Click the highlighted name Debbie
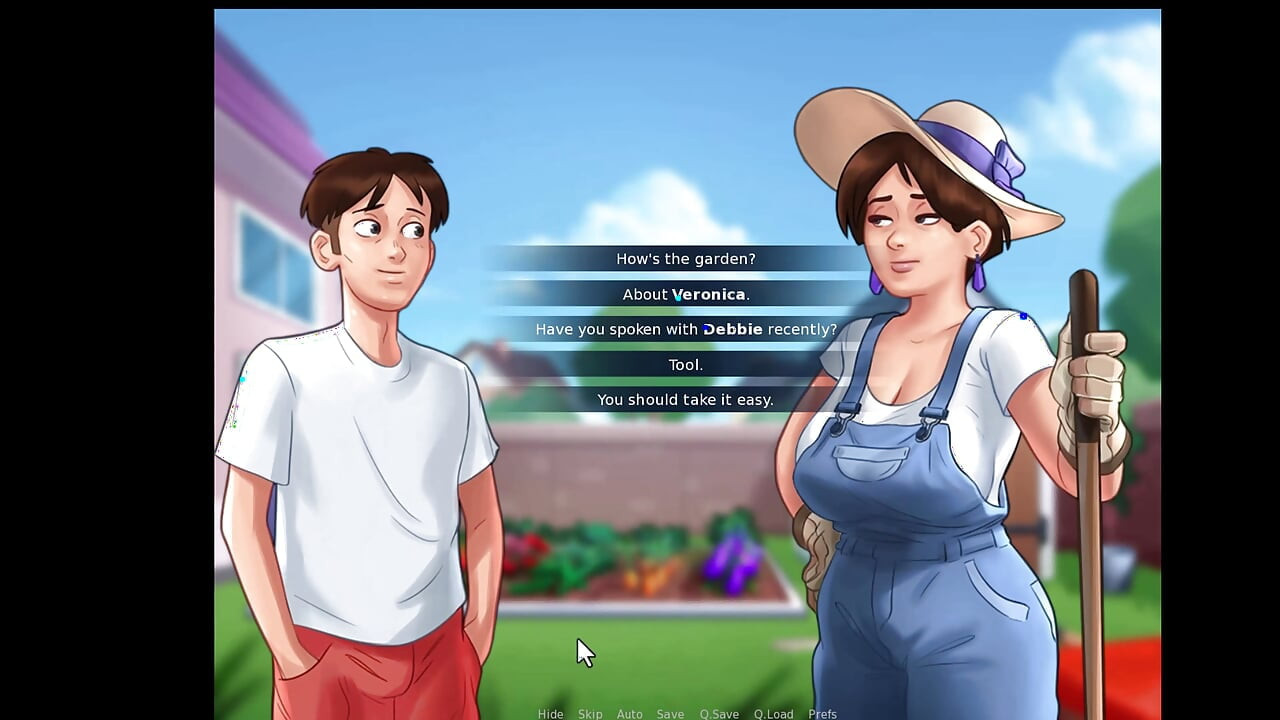The height and width of the screenshot is (720, 1280). pyautogui.click(x=733, y=328)
